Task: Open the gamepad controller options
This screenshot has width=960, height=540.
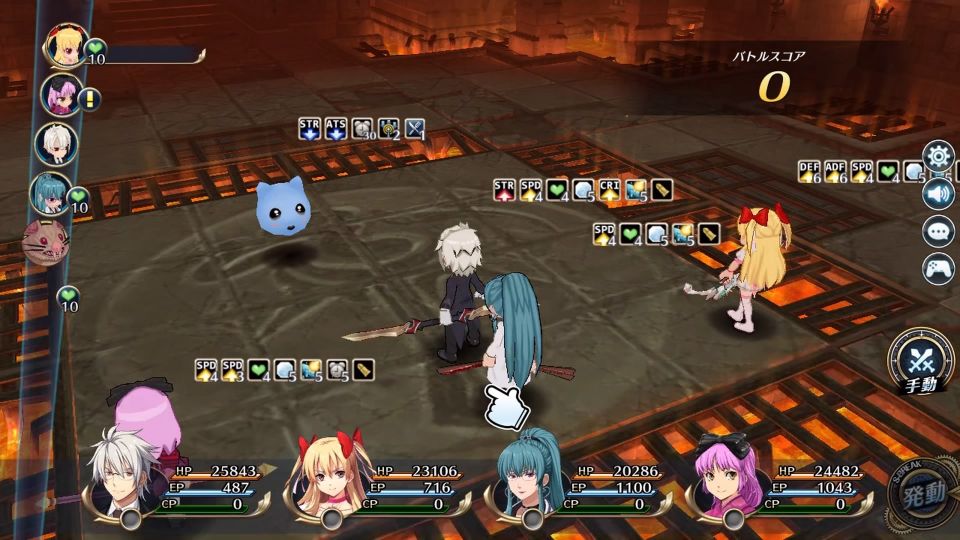Action: tap(938, 268)
